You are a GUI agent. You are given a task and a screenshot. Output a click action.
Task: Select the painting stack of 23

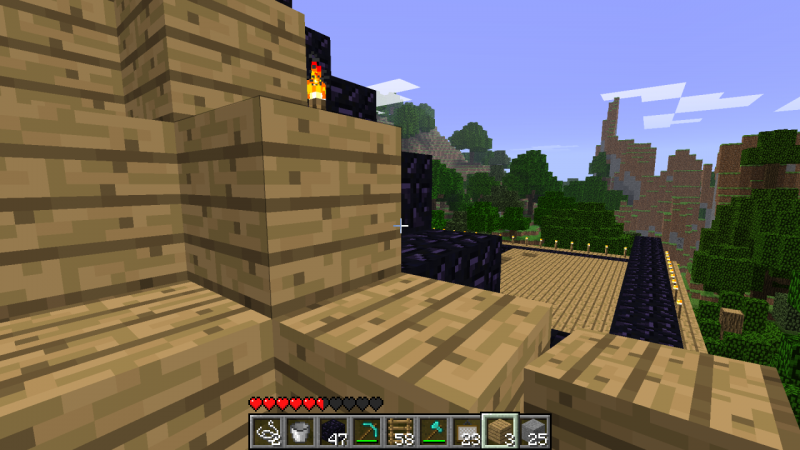tap(467, 431)
